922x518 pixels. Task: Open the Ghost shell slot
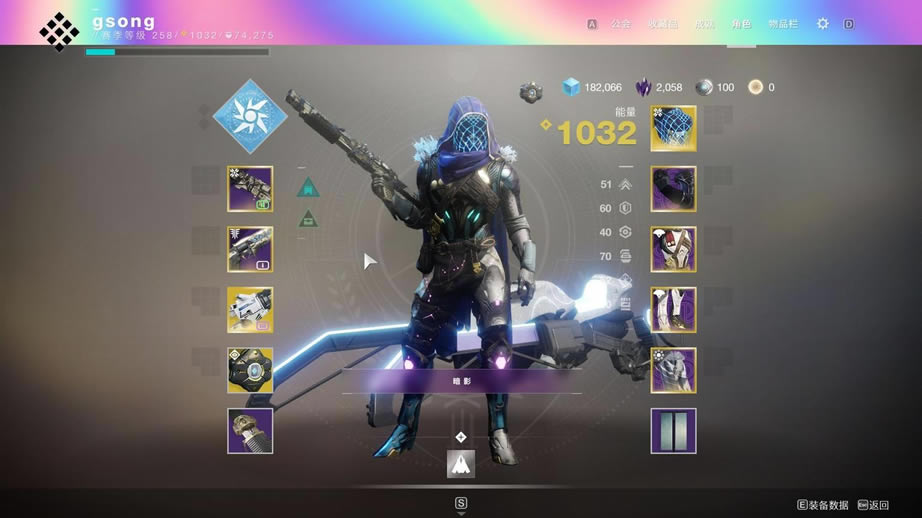click(x=250, y=370)
